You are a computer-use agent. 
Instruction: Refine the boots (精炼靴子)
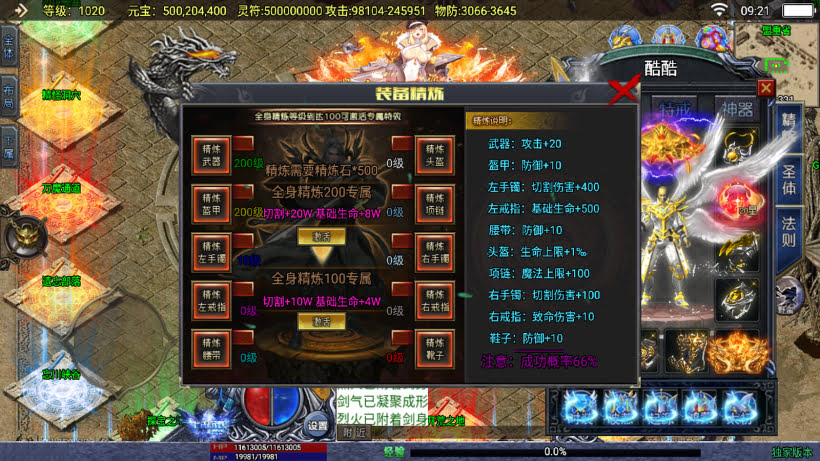tap(434, 346)
